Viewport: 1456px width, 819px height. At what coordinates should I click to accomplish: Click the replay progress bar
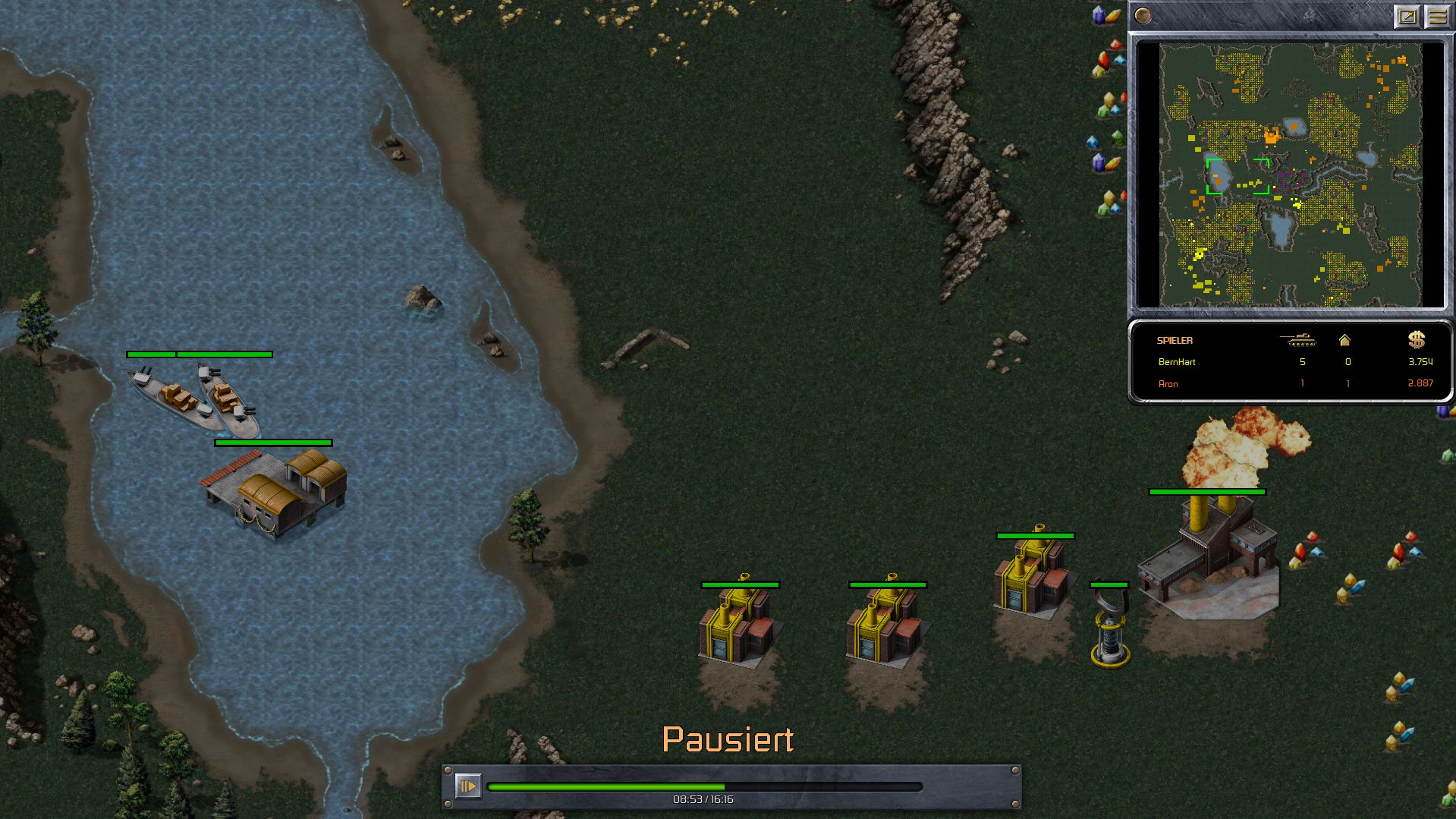point(704,787)
